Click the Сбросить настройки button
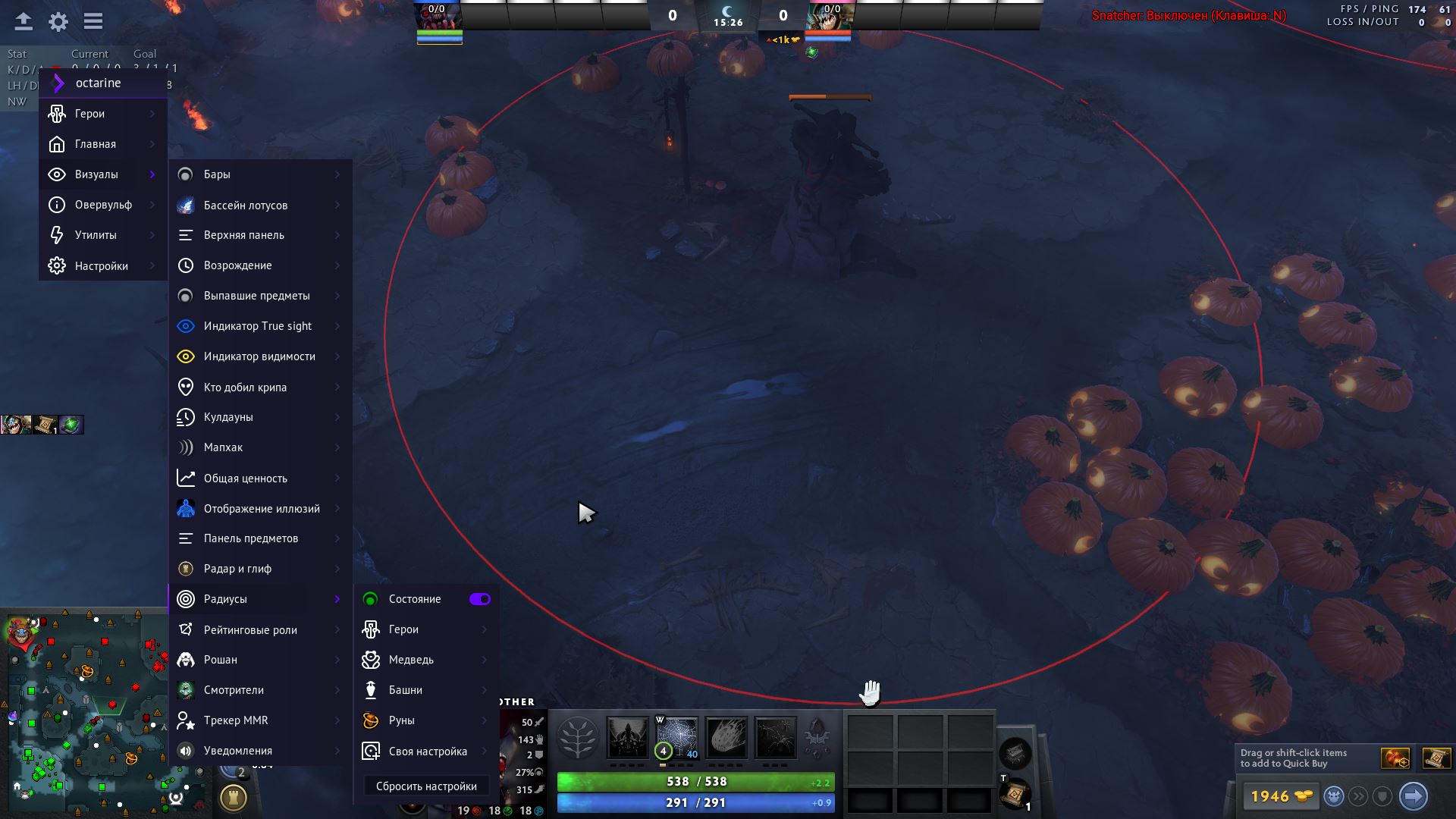This screenshot has height=819, width=1456. pos(427,786)
